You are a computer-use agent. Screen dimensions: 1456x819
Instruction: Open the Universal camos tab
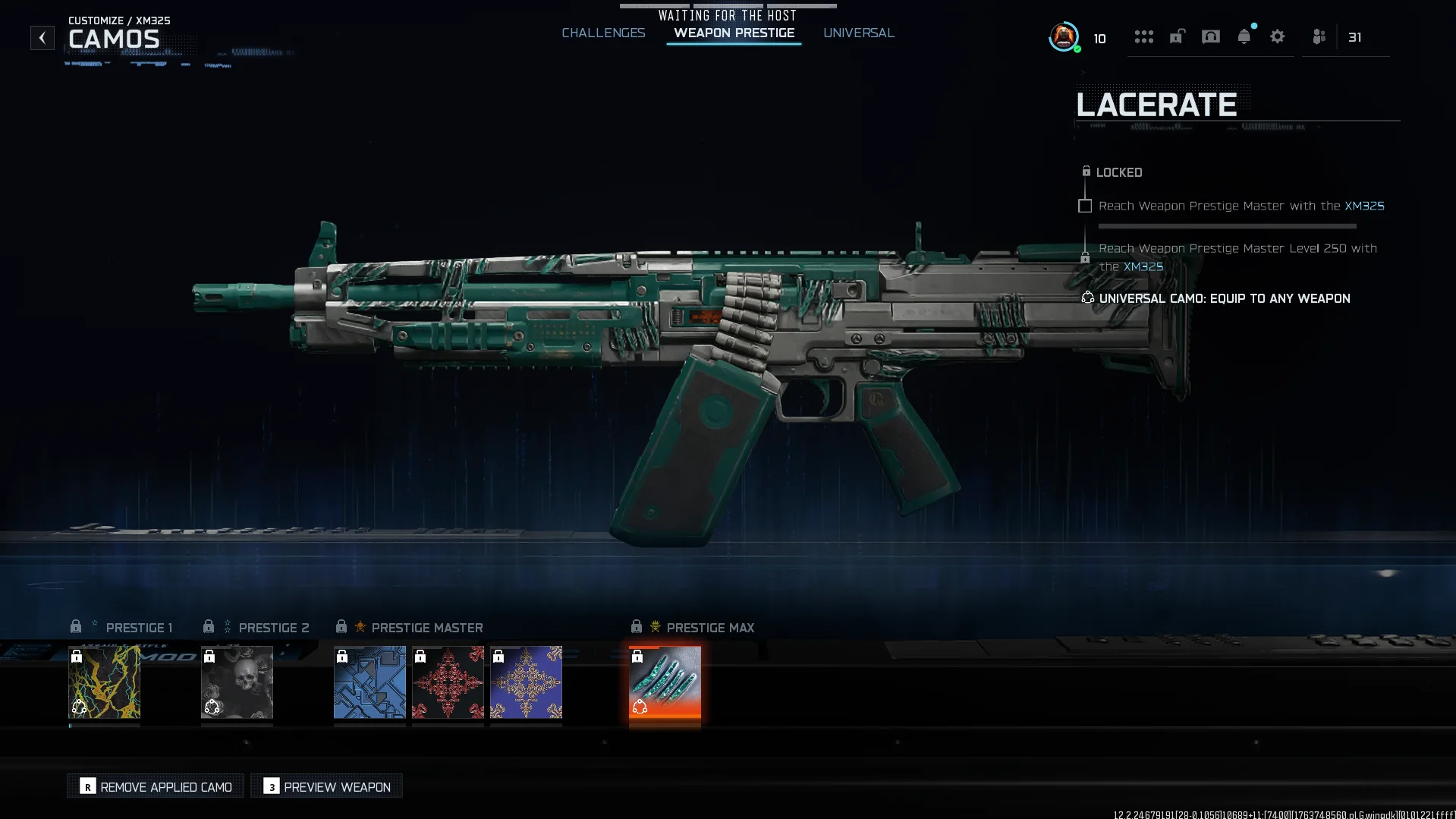(x=858, y=33)
